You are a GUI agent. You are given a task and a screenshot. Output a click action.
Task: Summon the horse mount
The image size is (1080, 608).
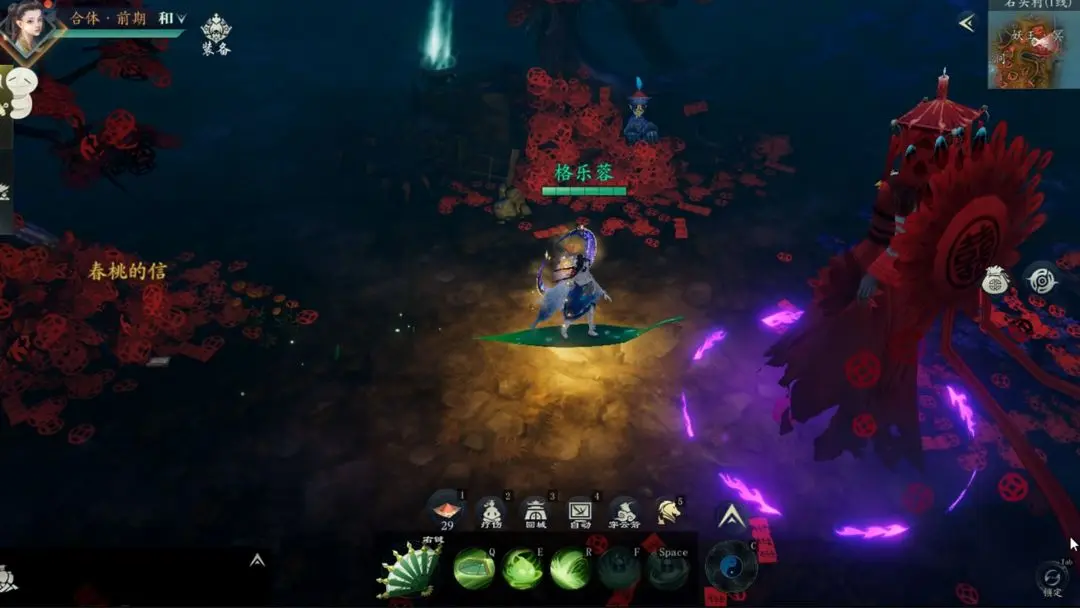pos(667,512)
